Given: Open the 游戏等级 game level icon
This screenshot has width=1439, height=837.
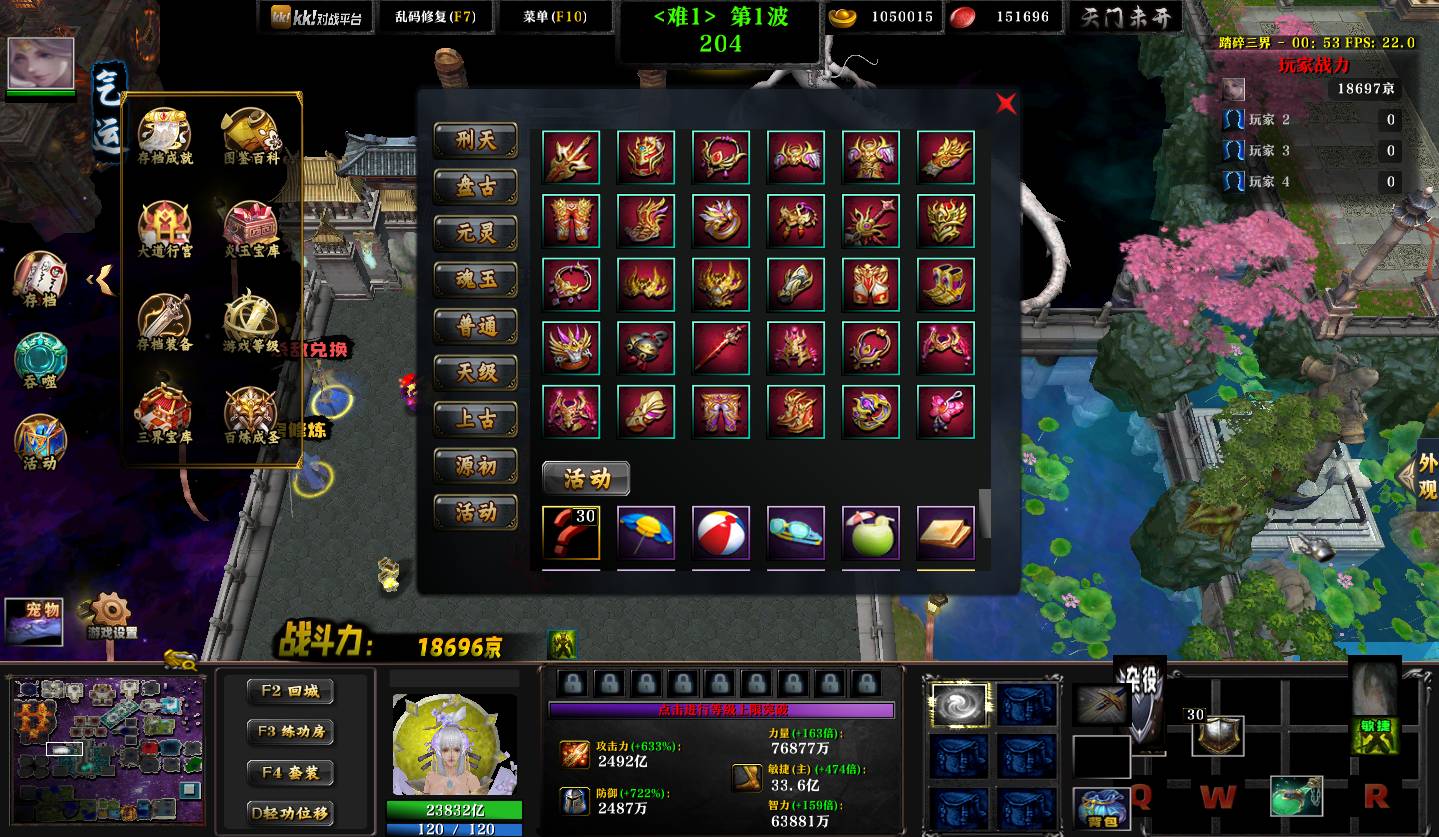Looking at the screenshot, I should [x=251, y=322].
